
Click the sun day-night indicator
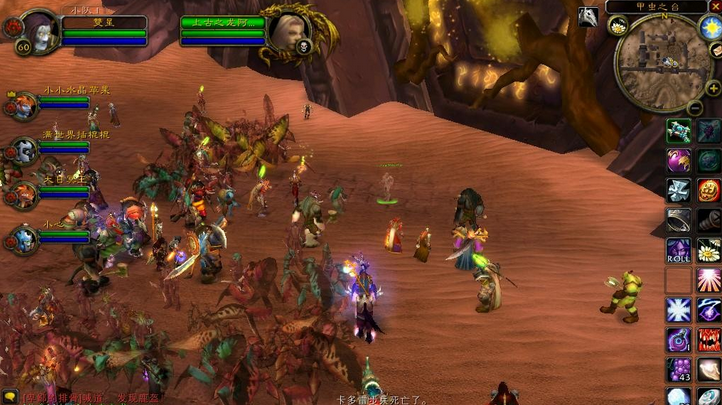pos(712,27)
